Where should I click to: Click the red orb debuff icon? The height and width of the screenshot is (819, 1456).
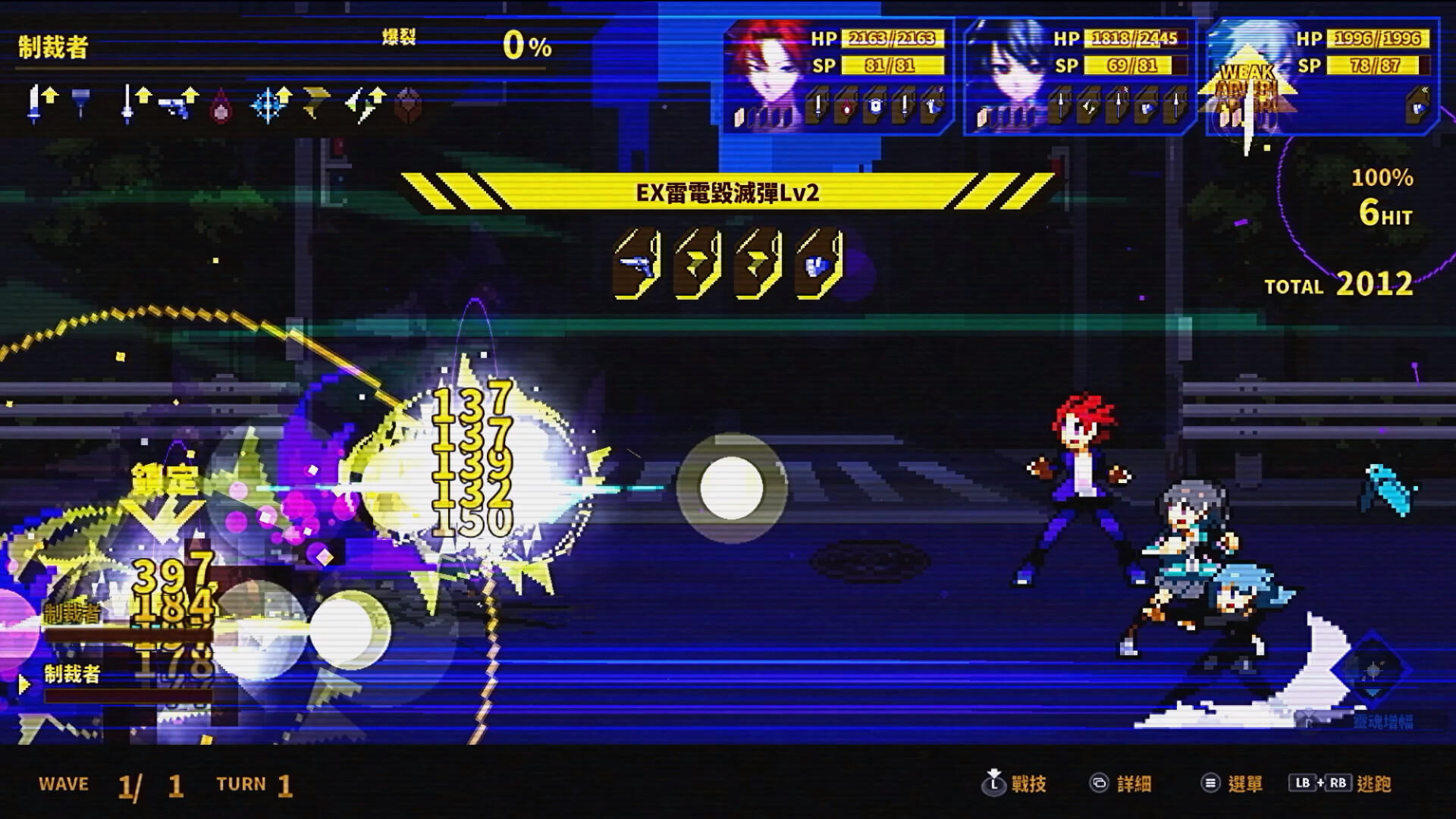point(221,111)
